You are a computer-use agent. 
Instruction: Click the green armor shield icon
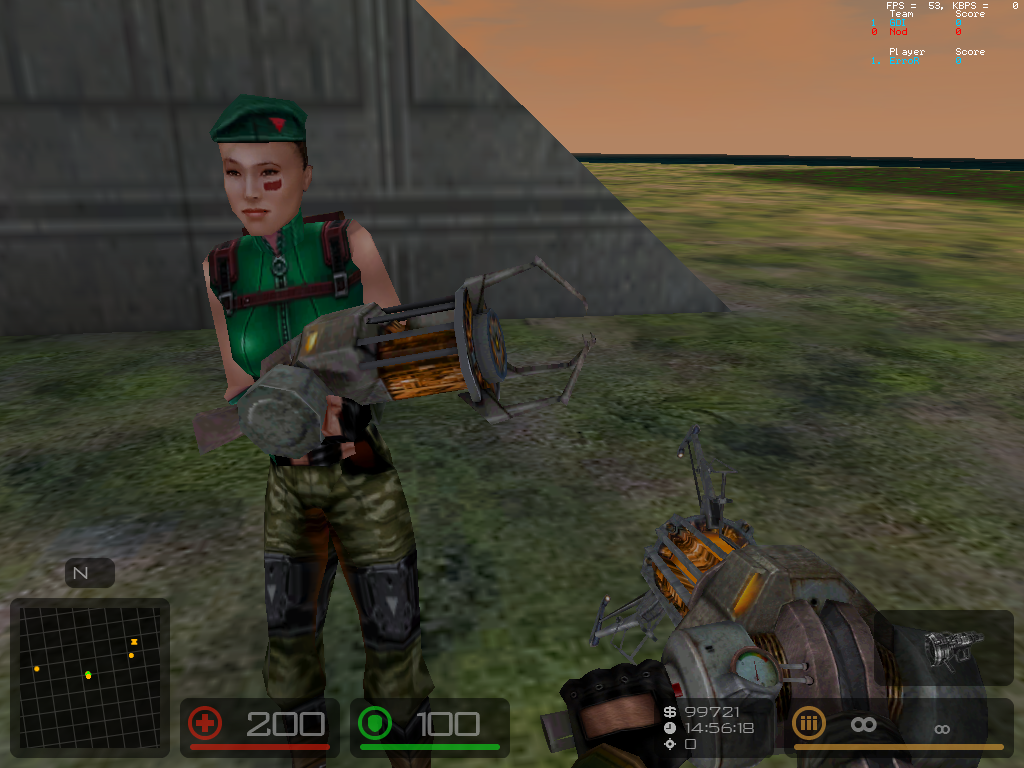[x=375, y=723]
